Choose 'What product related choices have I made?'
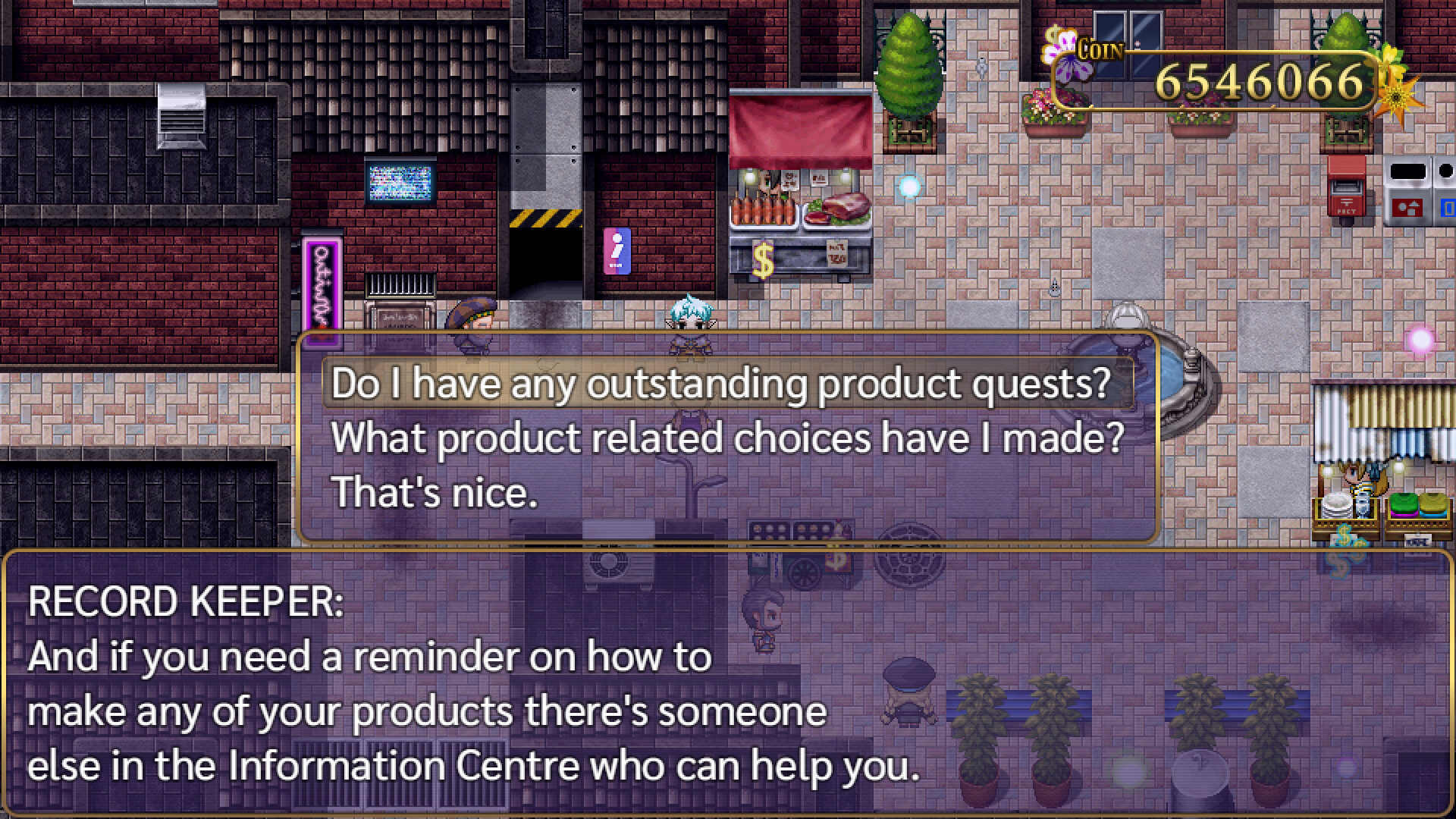 [730, 438]
